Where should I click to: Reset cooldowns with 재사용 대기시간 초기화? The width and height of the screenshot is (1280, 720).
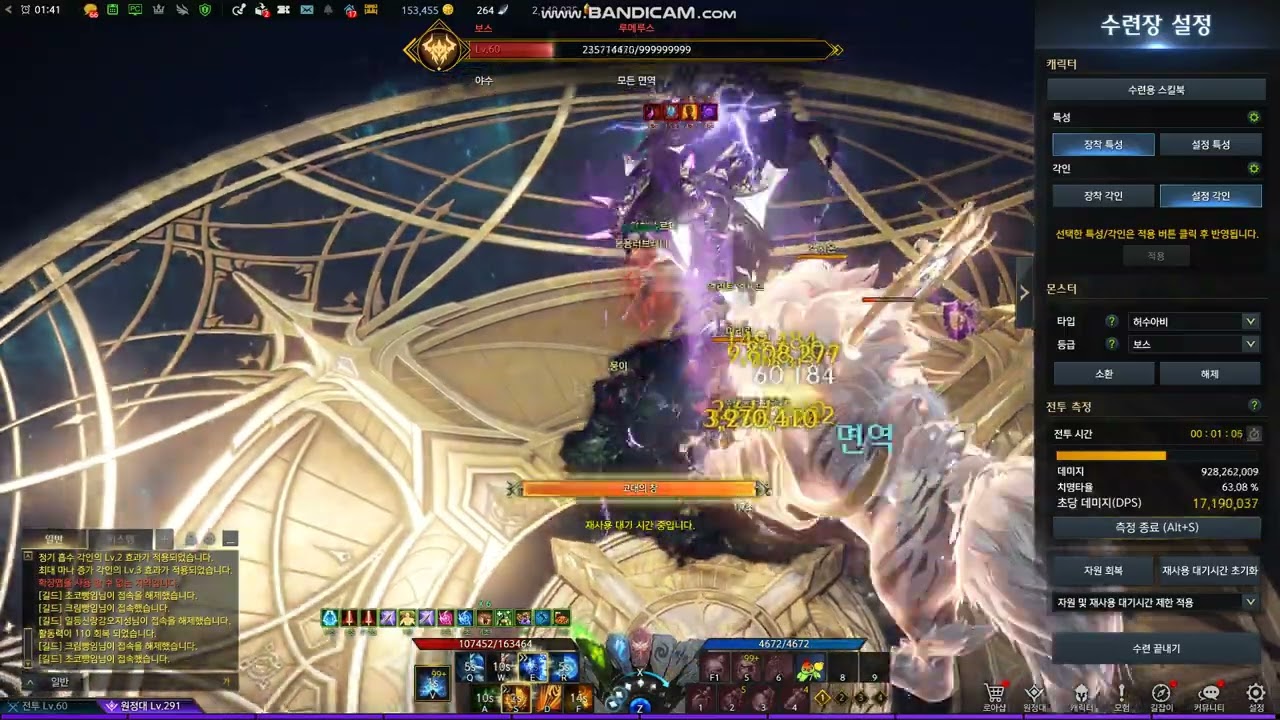pos(1209,571)
